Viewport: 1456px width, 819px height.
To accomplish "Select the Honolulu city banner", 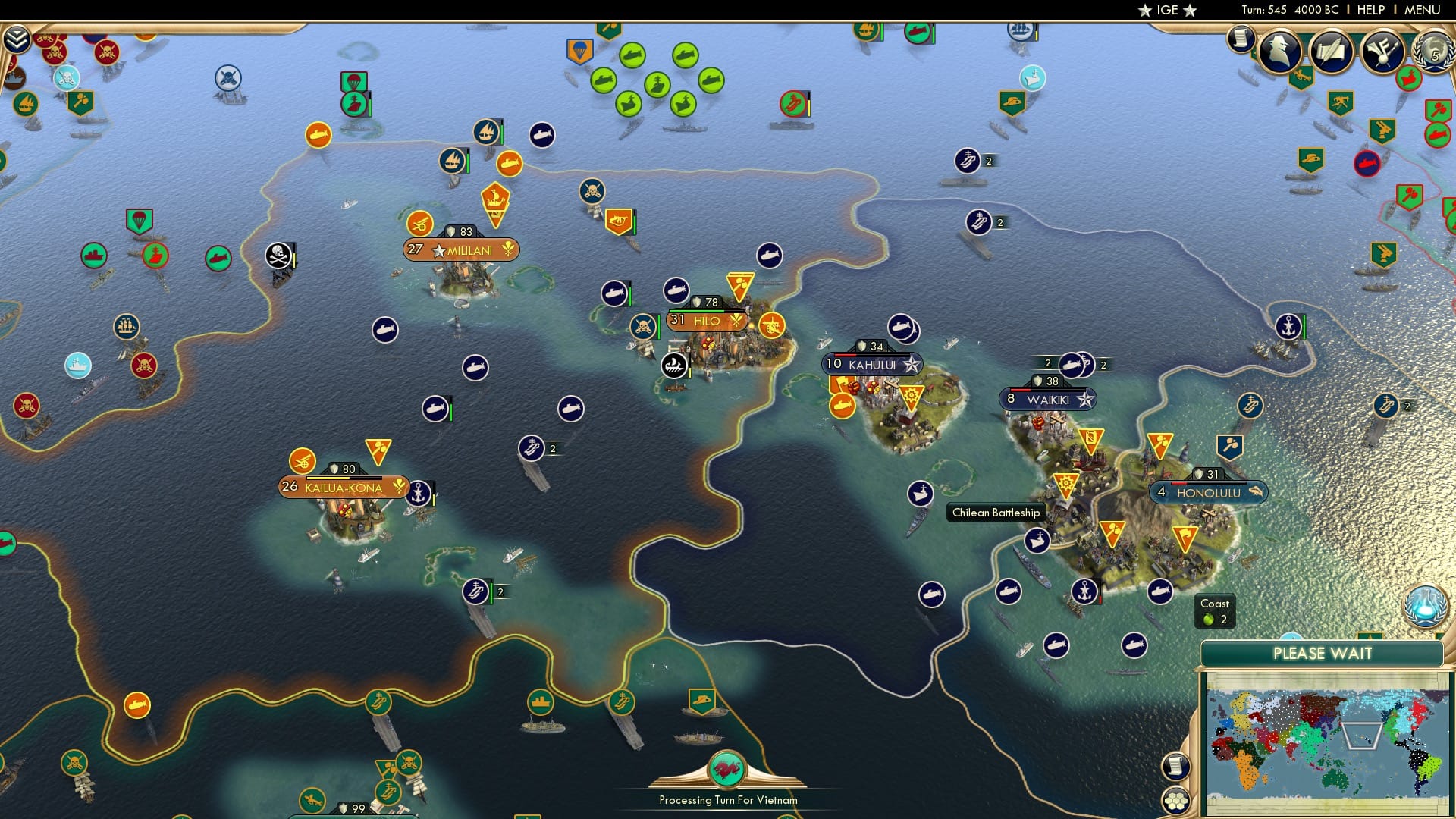I will click(x=1209, y=491).
